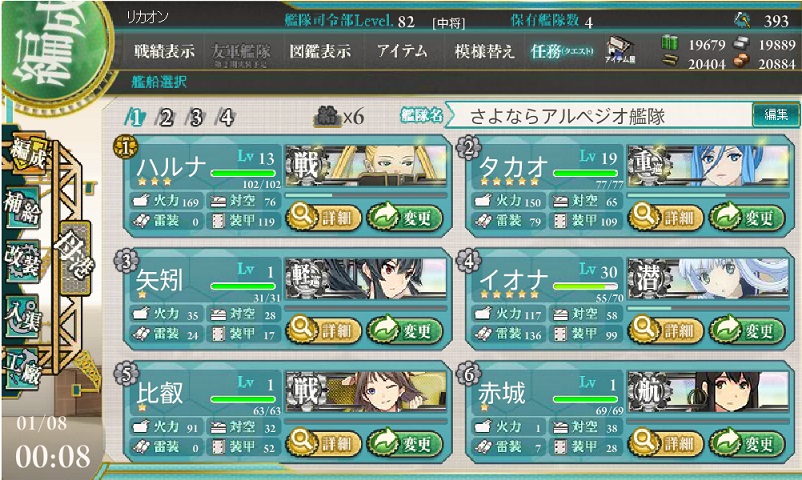Change ハルナ using 変更 button
Viewport: 802px width, 480px height.
point(404,215)
